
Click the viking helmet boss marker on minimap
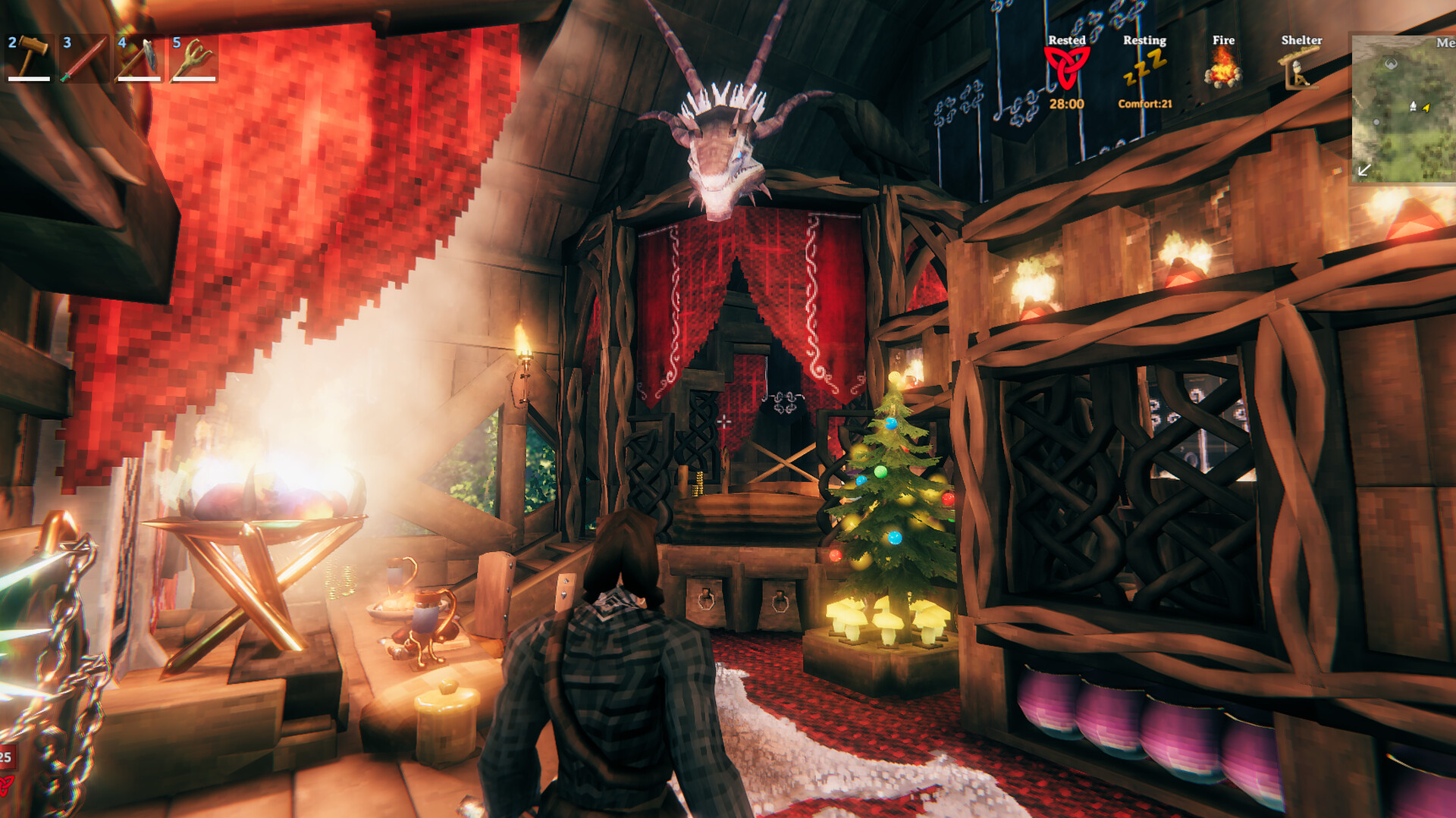point(1391,62)
